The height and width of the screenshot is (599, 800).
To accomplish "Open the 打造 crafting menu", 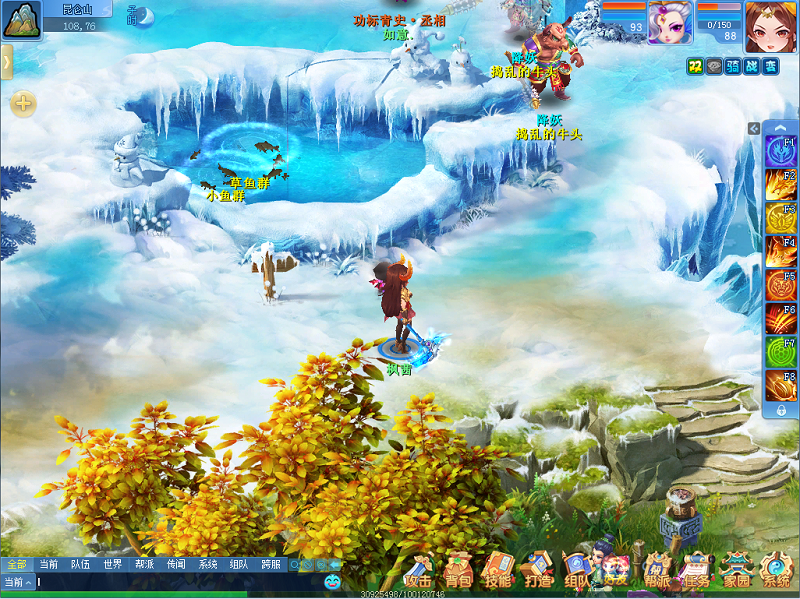I will pos(538,570).
